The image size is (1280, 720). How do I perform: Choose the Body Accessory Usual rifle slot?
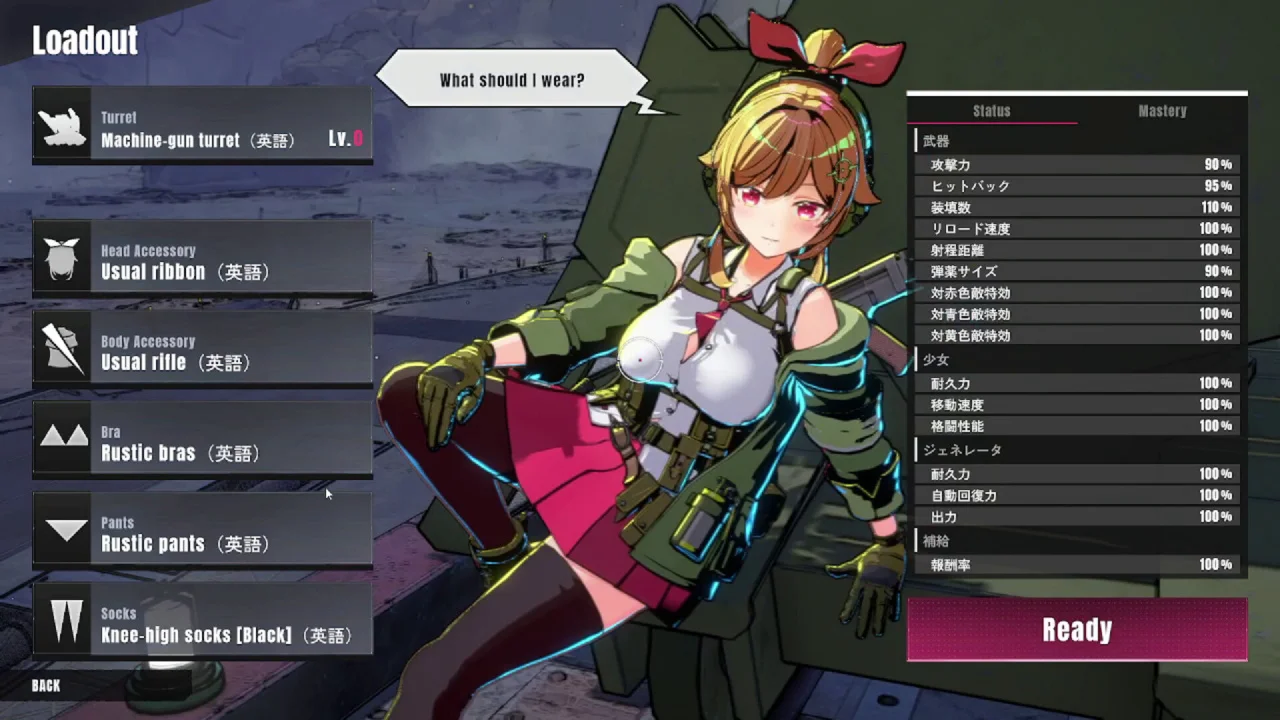click(x=202, y=348)
